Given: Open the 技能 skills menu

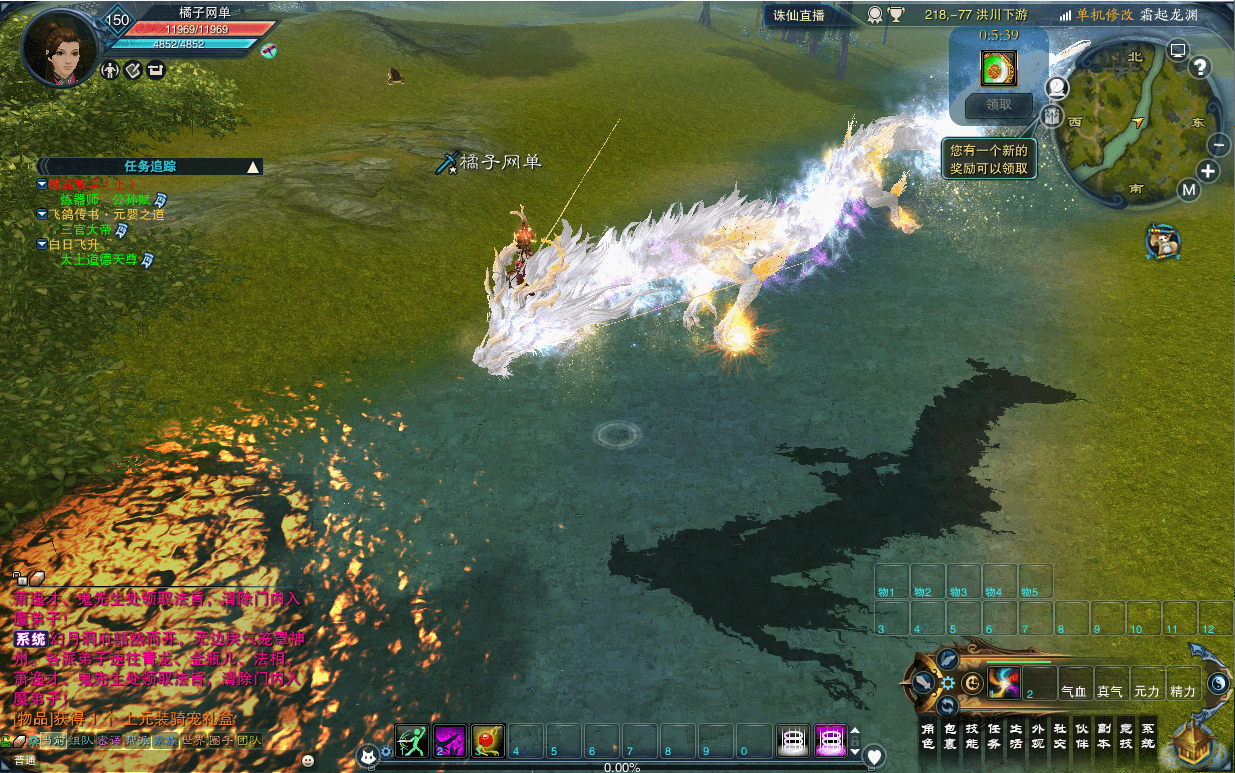Looking at the screenshot, I should (x=971, y=736).
